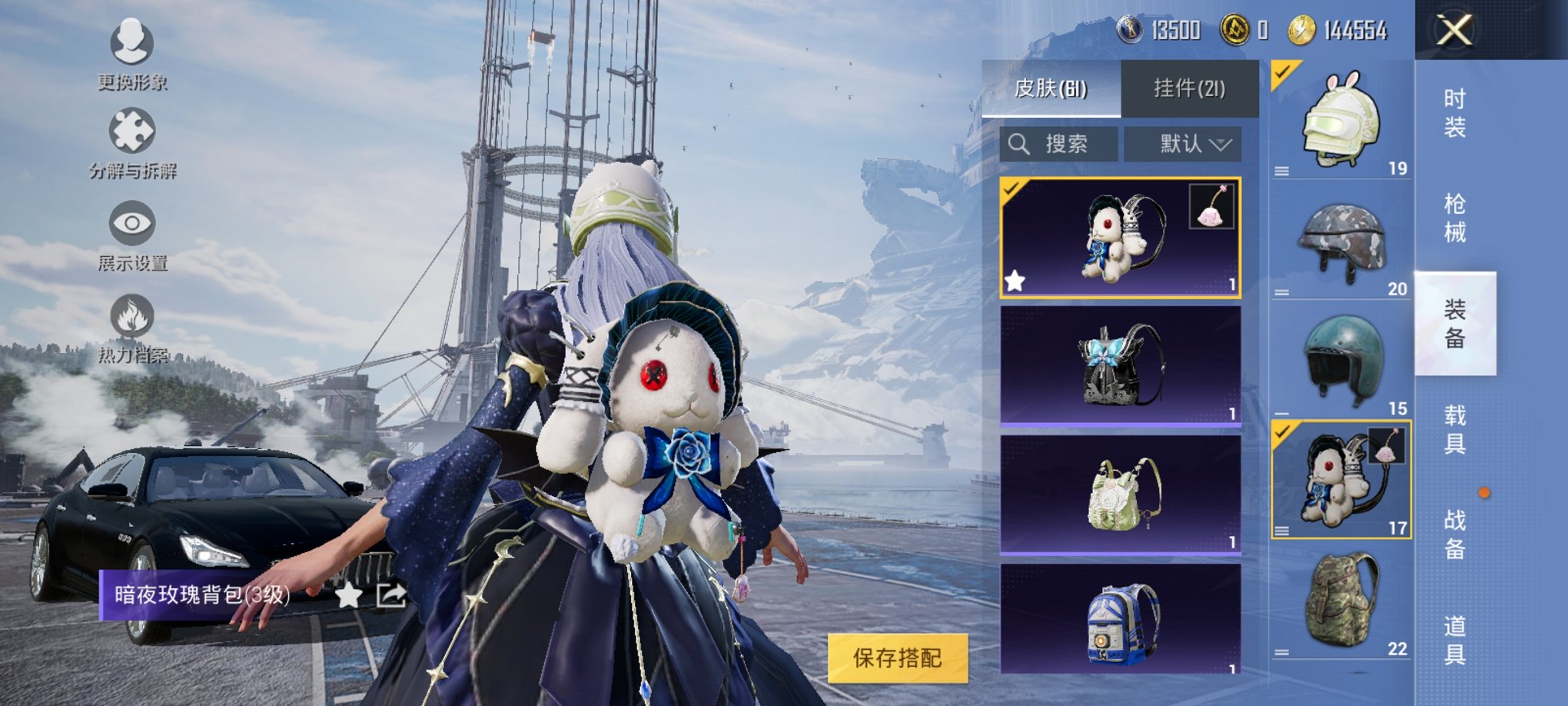The height and width of the screenshot is (706, 1568).
Task: Switch to the 皮肤(61) skins tab
Action: point(1051,88)
